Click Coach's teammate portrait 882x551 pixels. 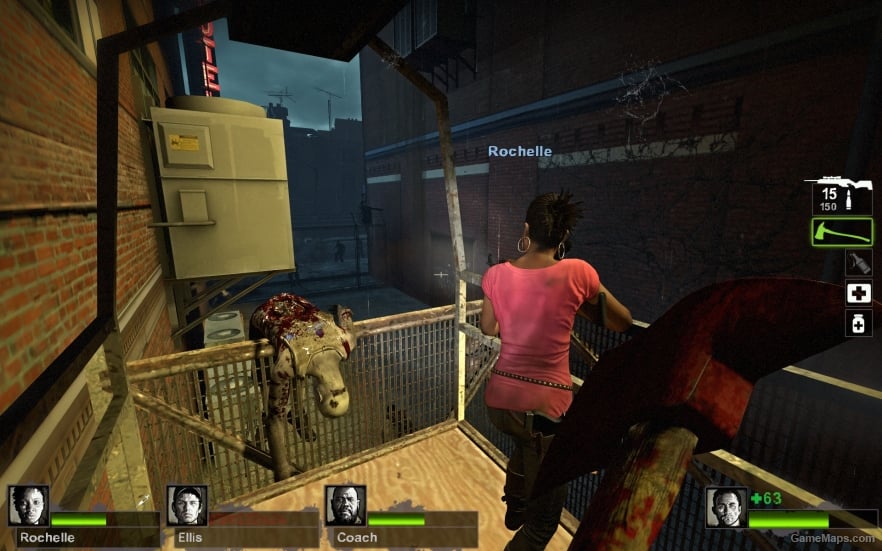click(345, 506)
